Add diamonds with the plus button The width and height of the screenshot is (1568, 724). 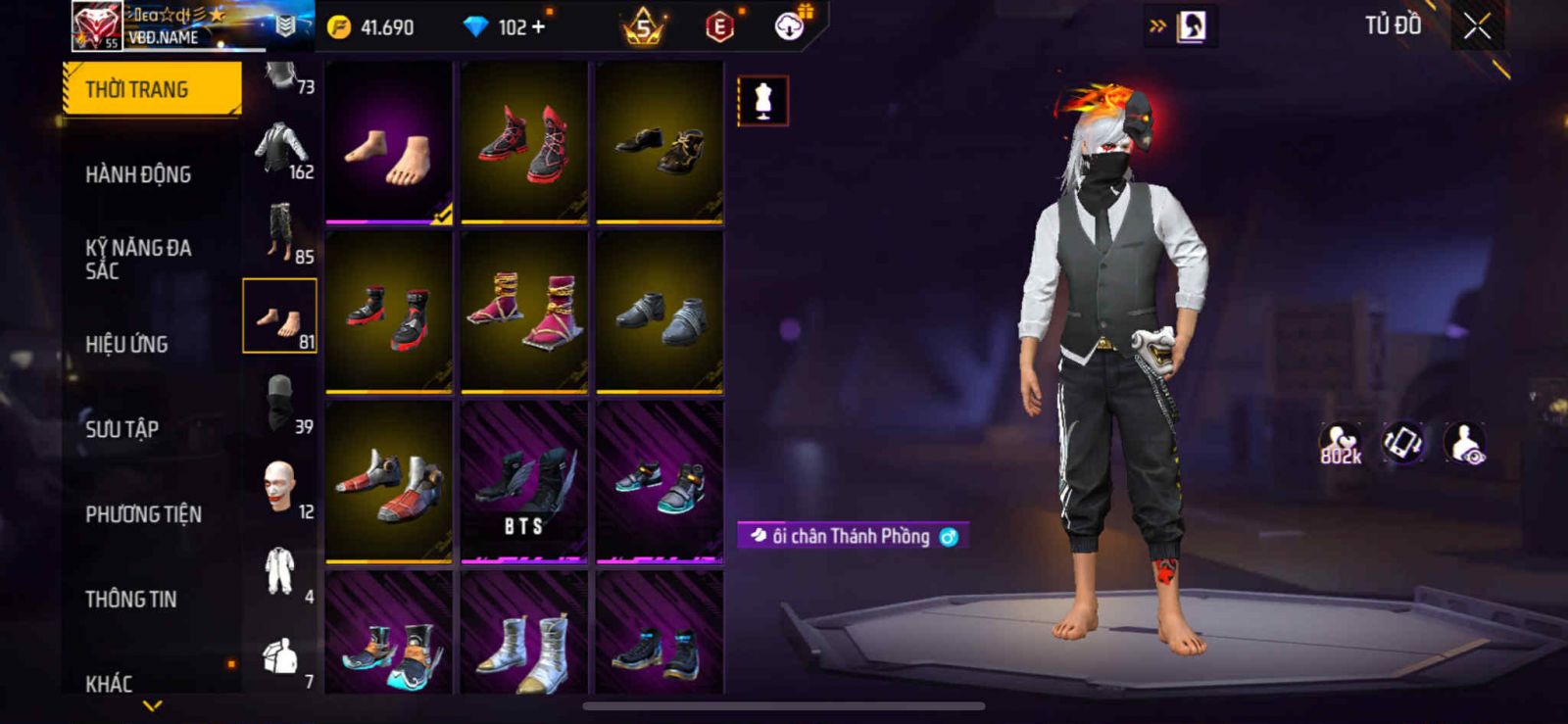(538, 27)
